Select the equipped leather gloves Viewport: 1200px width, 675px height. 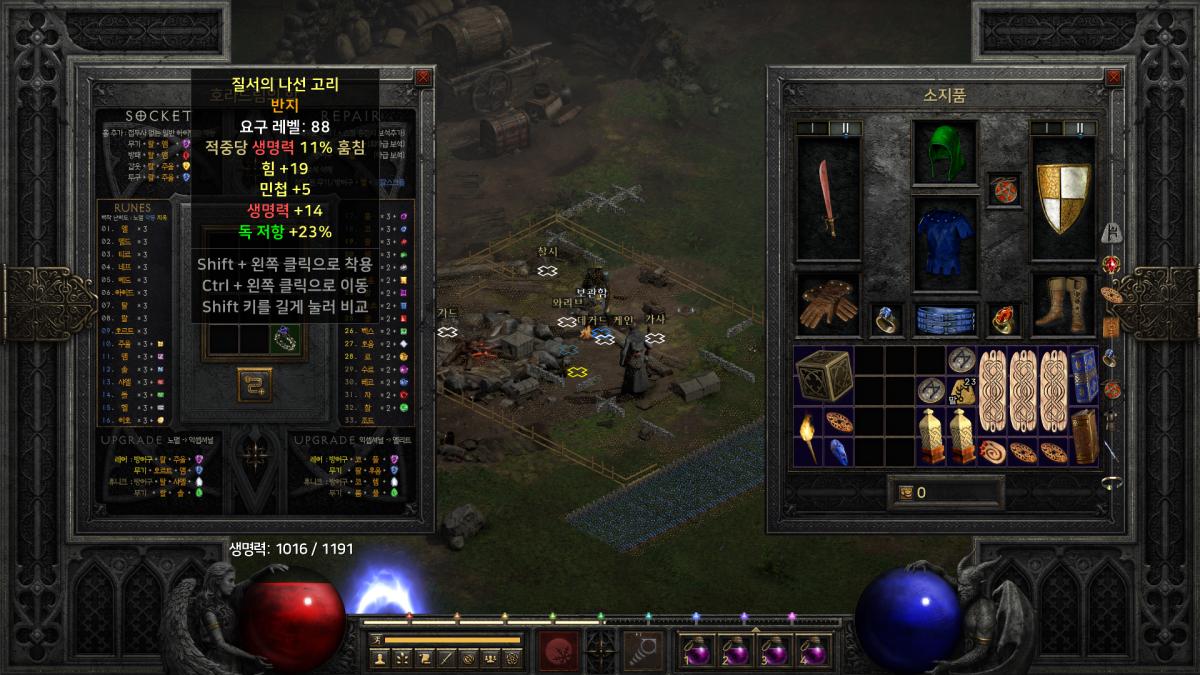827,309
